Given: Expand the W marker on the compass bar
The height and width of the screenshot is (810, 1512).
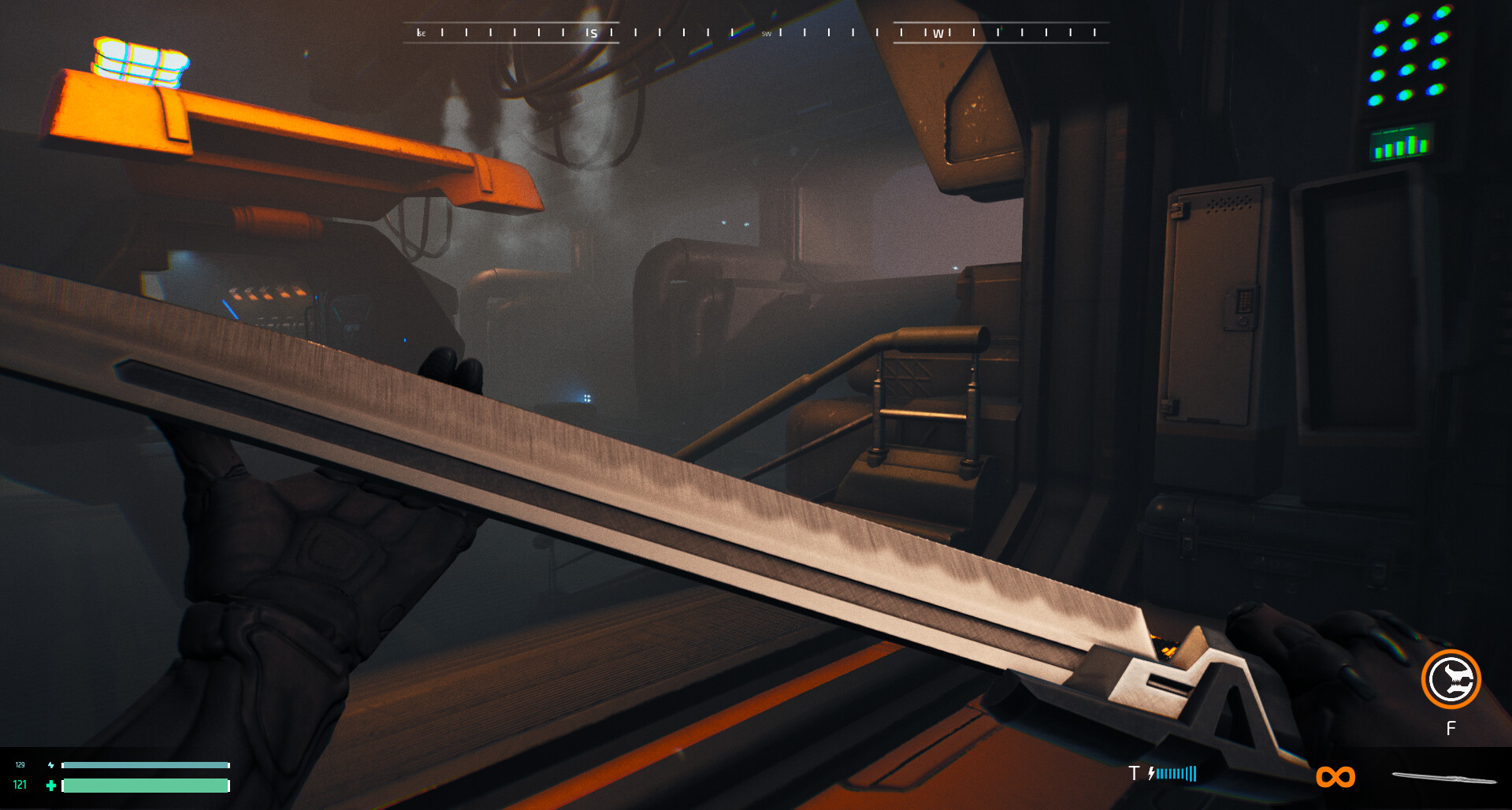Looking at the screenshot, I should [940, 33].
